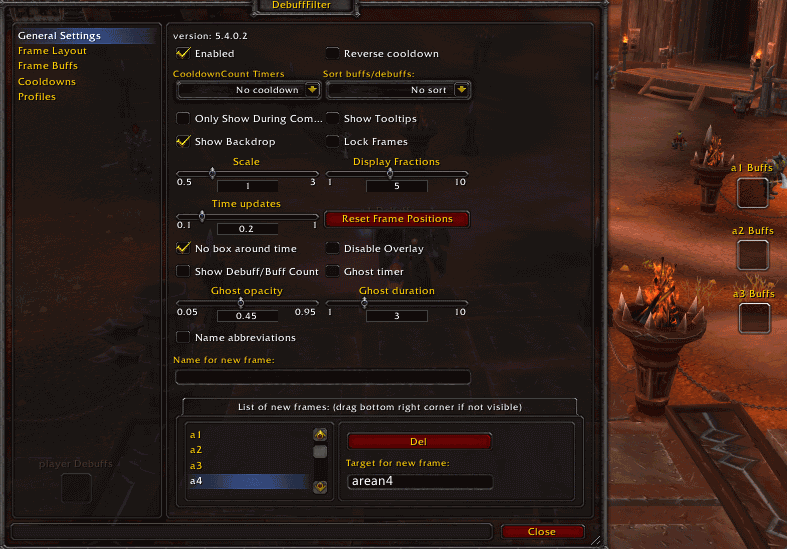Toggle No box around time
This screenshot has height=549, width=787.
(x=183, y=248)
